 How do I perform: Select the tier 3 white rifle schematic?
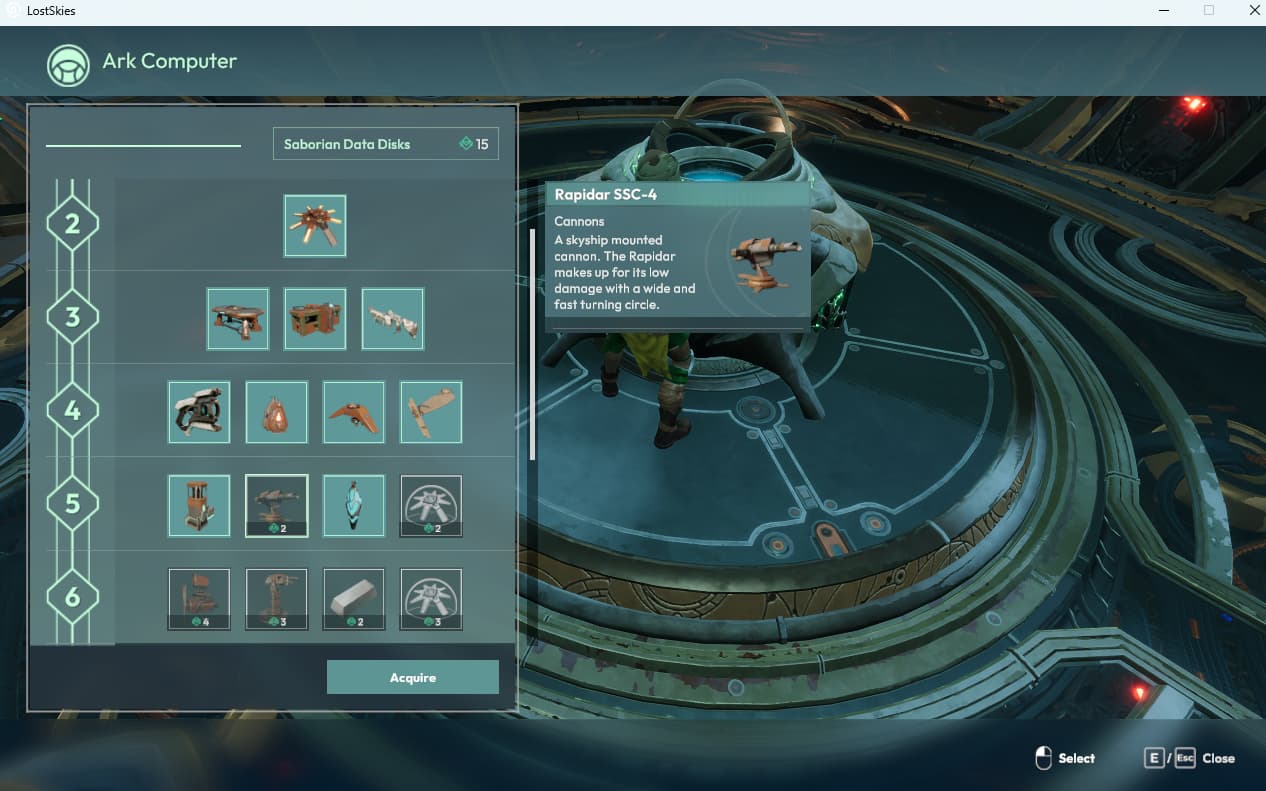(393, 319)
